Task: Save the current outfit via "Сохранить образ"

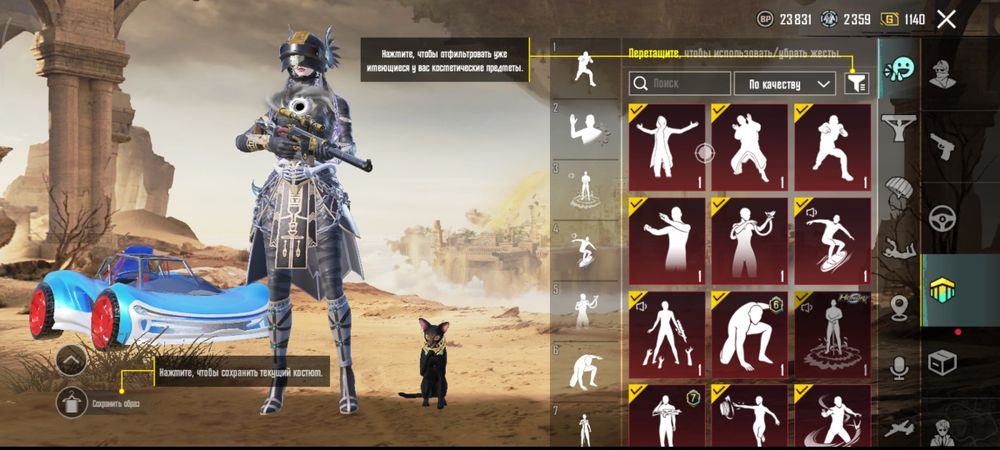Action: (72, 403)
